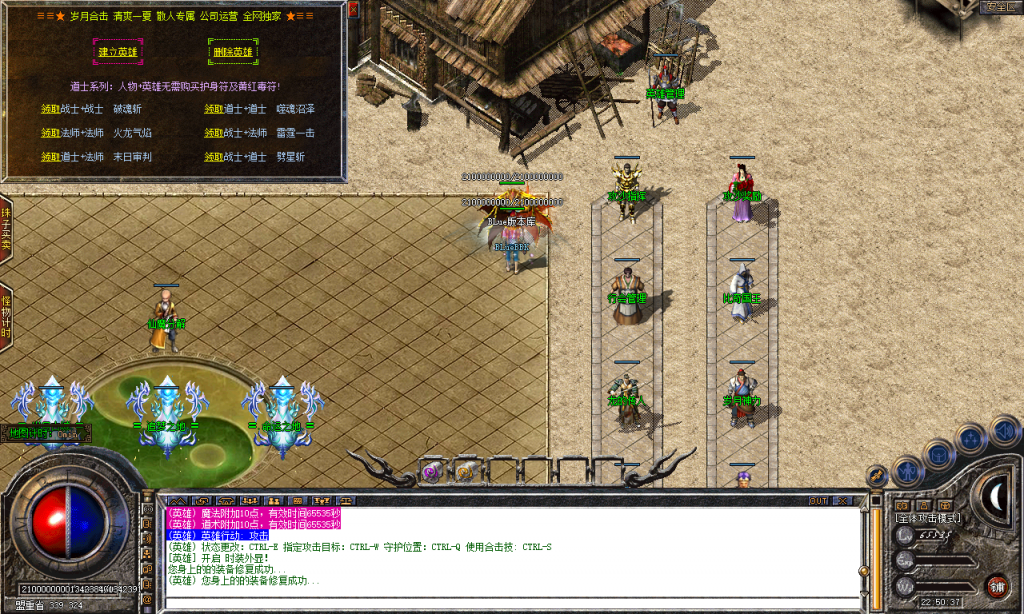The width and height of the screenshot is (1024, 614).
Task: Close the chat panel with the X button
Action: tap(842, 500)
